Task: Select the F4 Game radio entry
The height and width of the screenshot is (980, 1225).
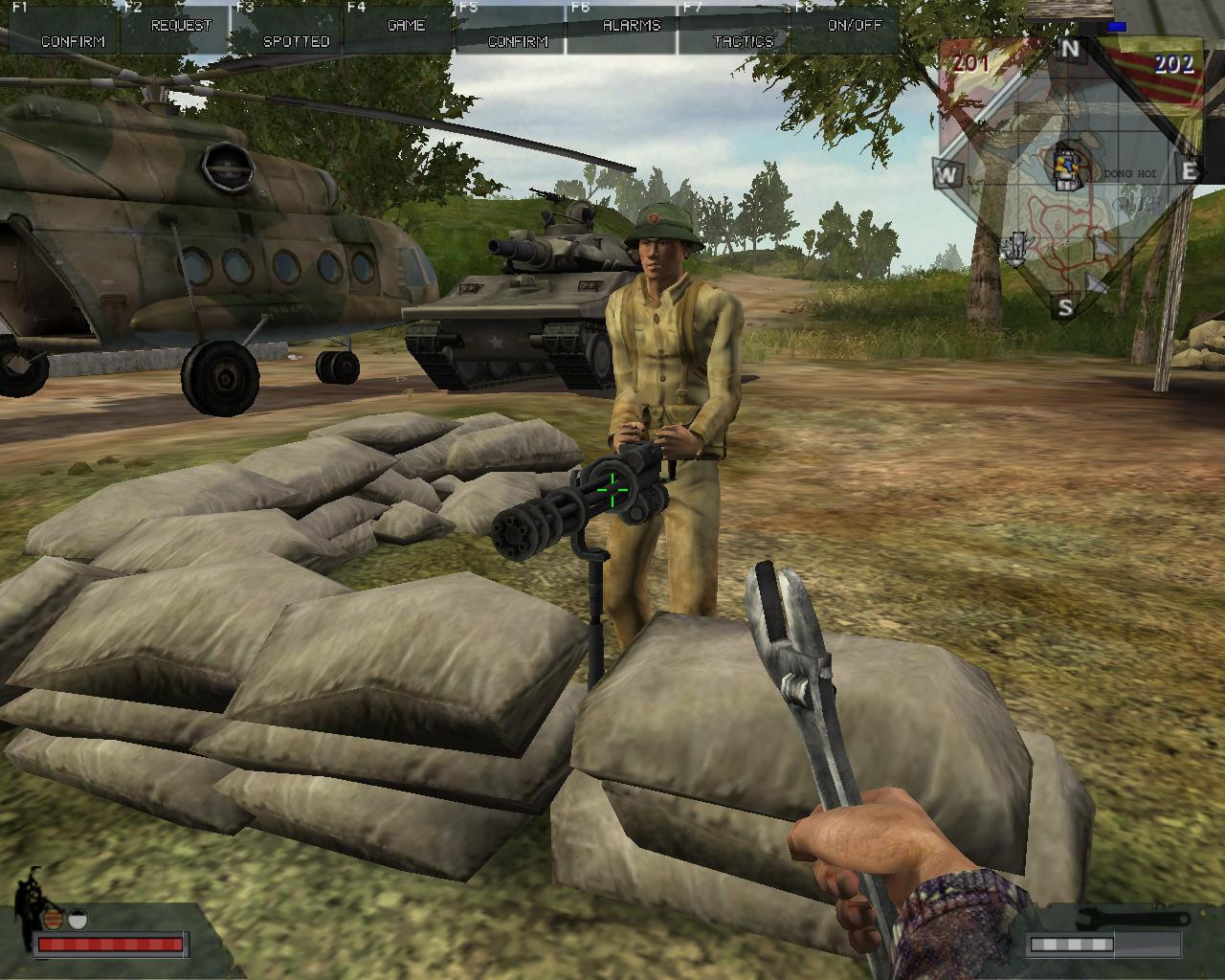Action: point(406,27)
